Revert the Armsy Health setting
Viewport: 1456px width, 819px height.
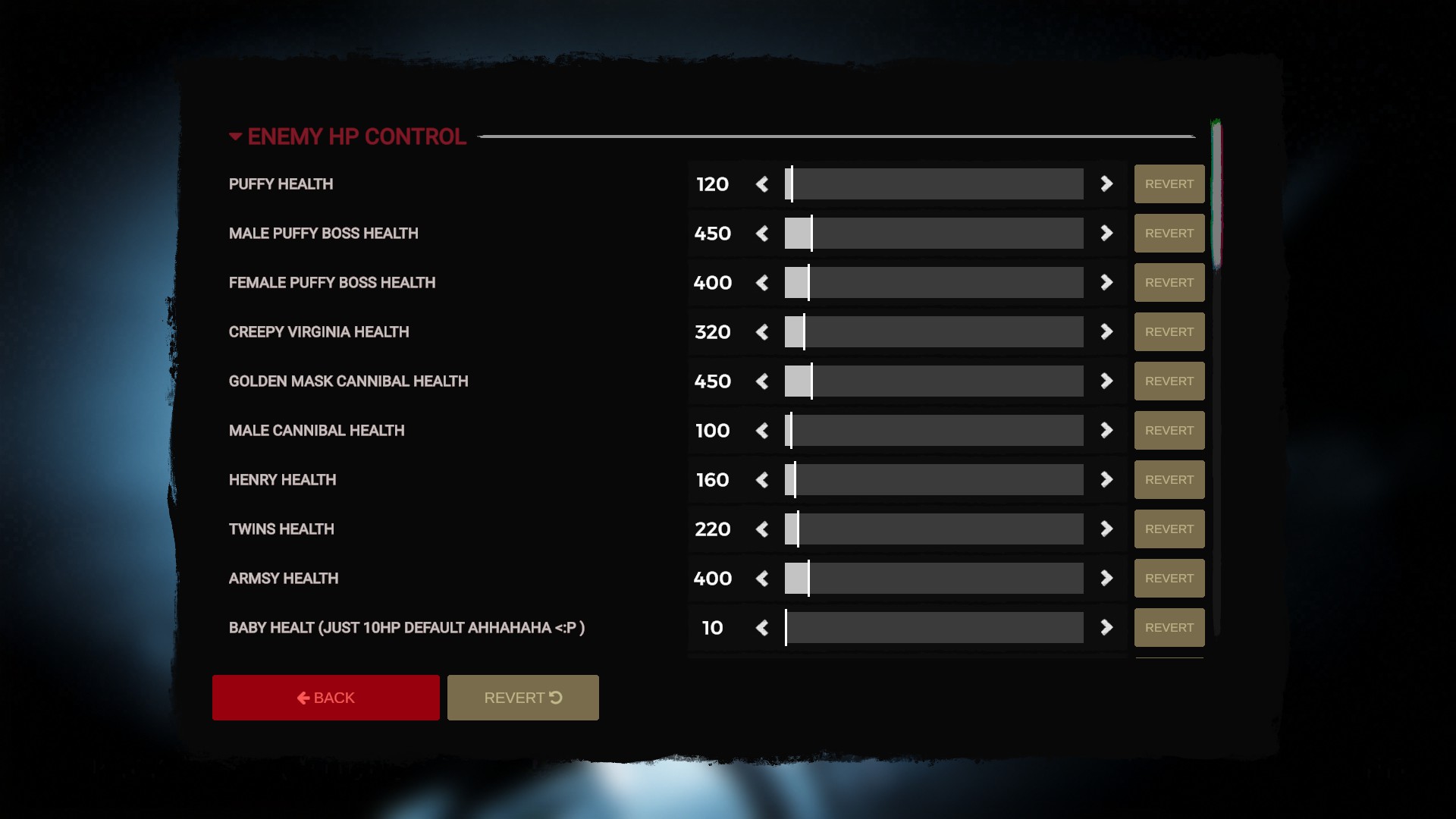point(1169,578)
